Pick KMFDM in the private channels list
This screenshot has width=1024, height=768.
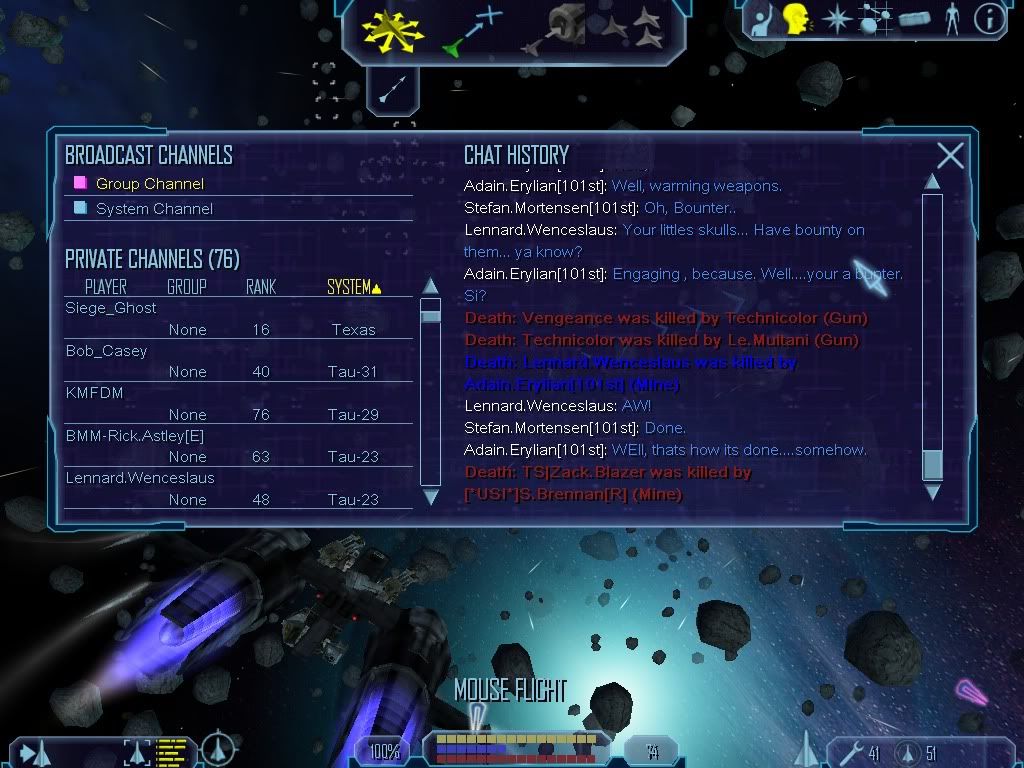95,393
